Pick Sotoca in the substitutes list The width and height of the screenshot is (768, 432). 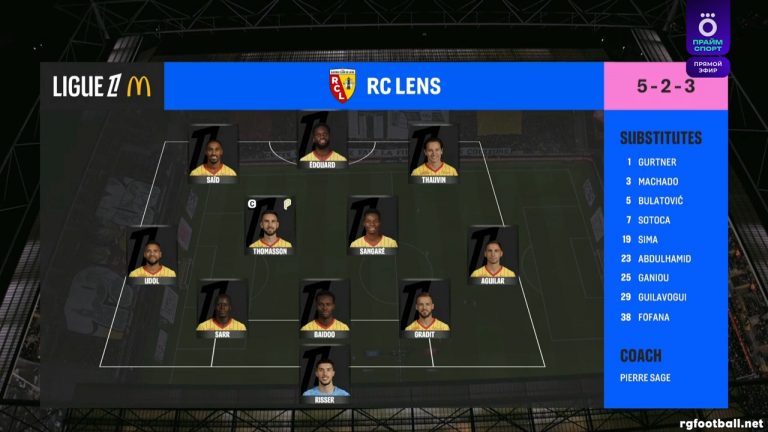[x=655, y=220]
